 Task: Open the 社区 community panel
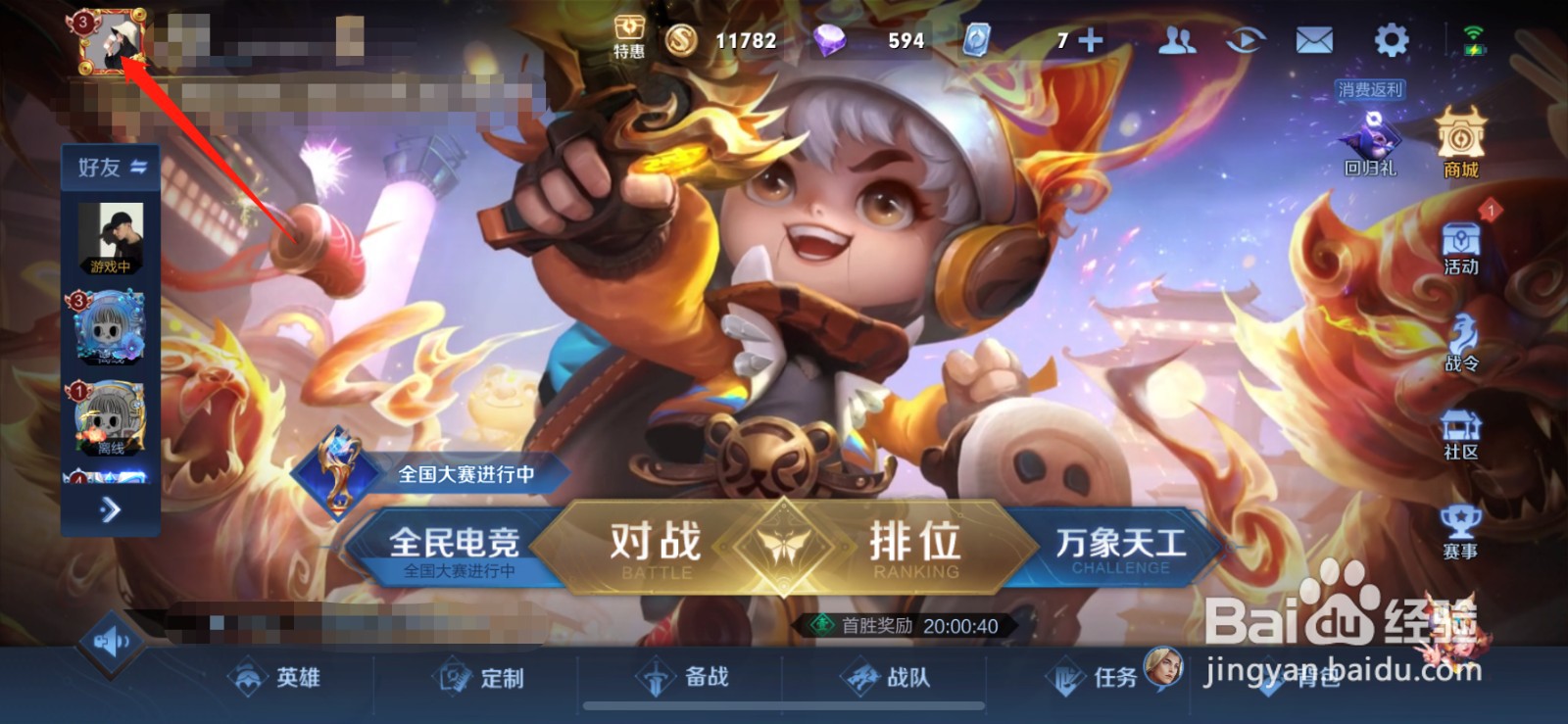1459,431
